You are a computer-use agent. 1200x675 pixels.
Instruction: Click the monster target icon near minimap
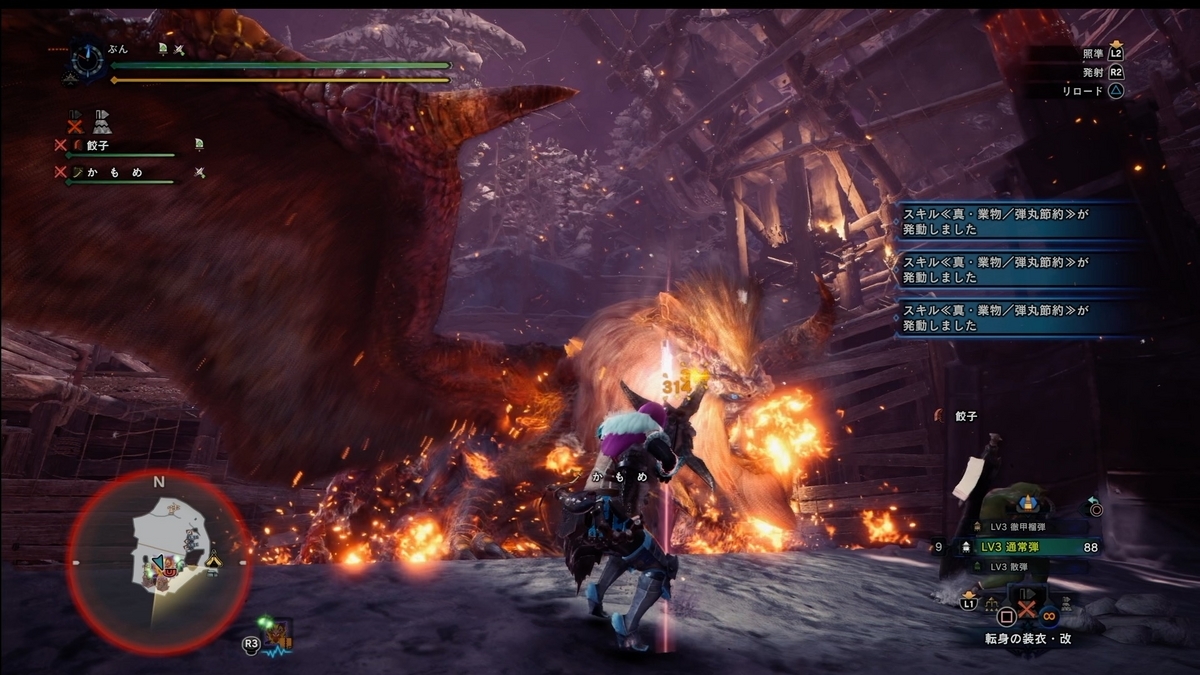pos(275,633)
